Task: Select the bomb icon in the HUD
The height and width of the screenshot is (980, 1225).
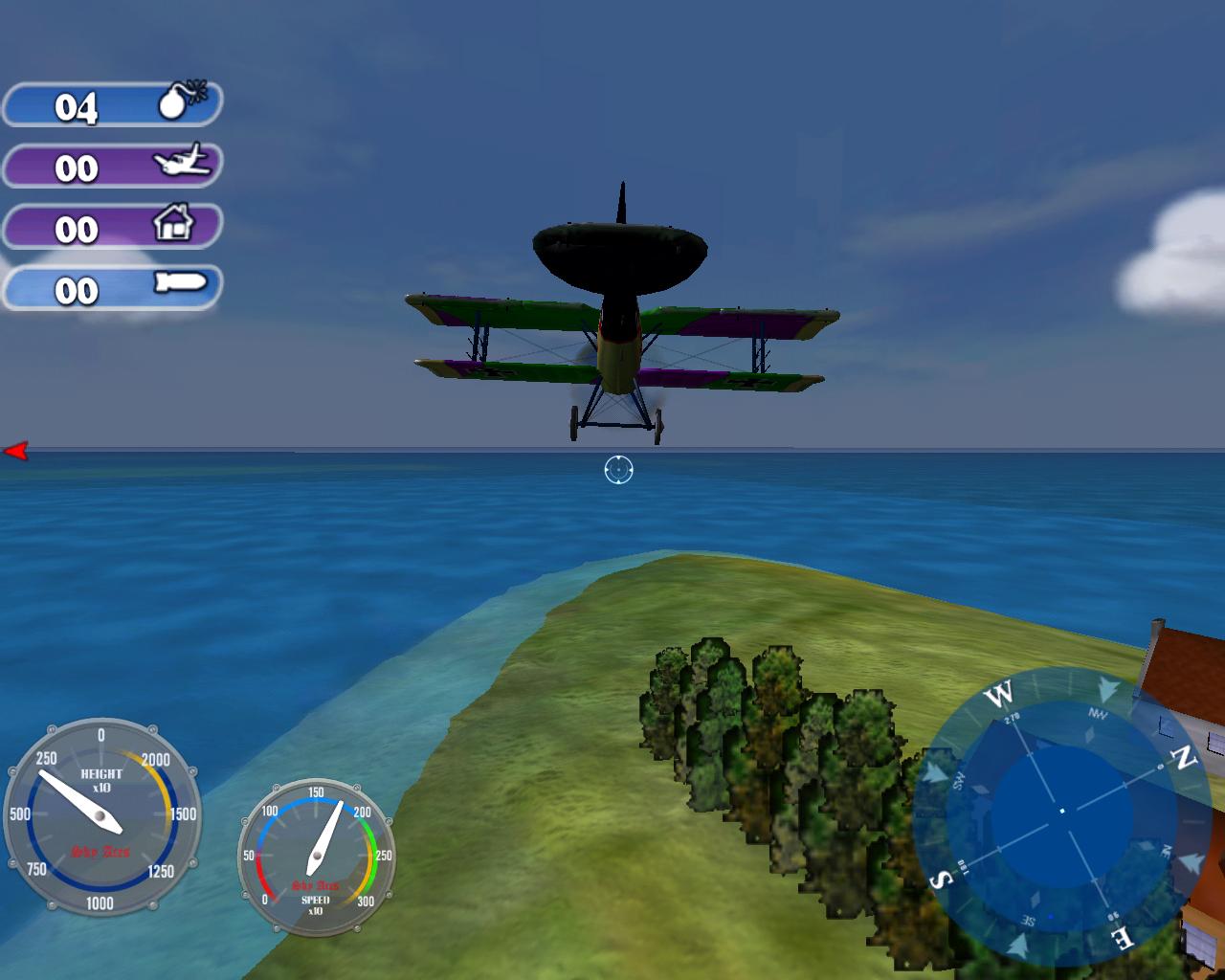Action: 180,100
